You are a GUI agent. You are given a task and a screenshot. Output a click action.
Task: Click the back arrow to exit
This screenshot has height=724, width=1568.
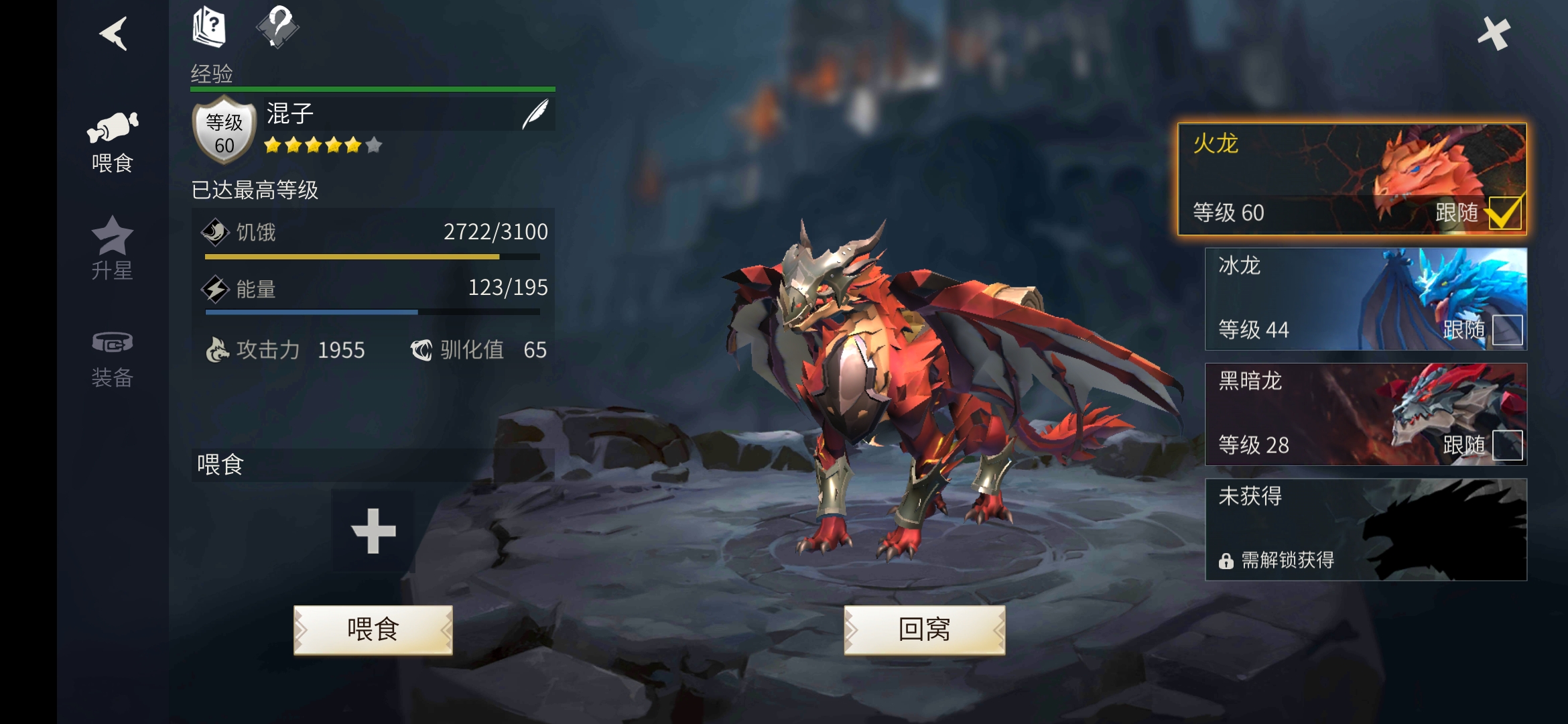114,35
